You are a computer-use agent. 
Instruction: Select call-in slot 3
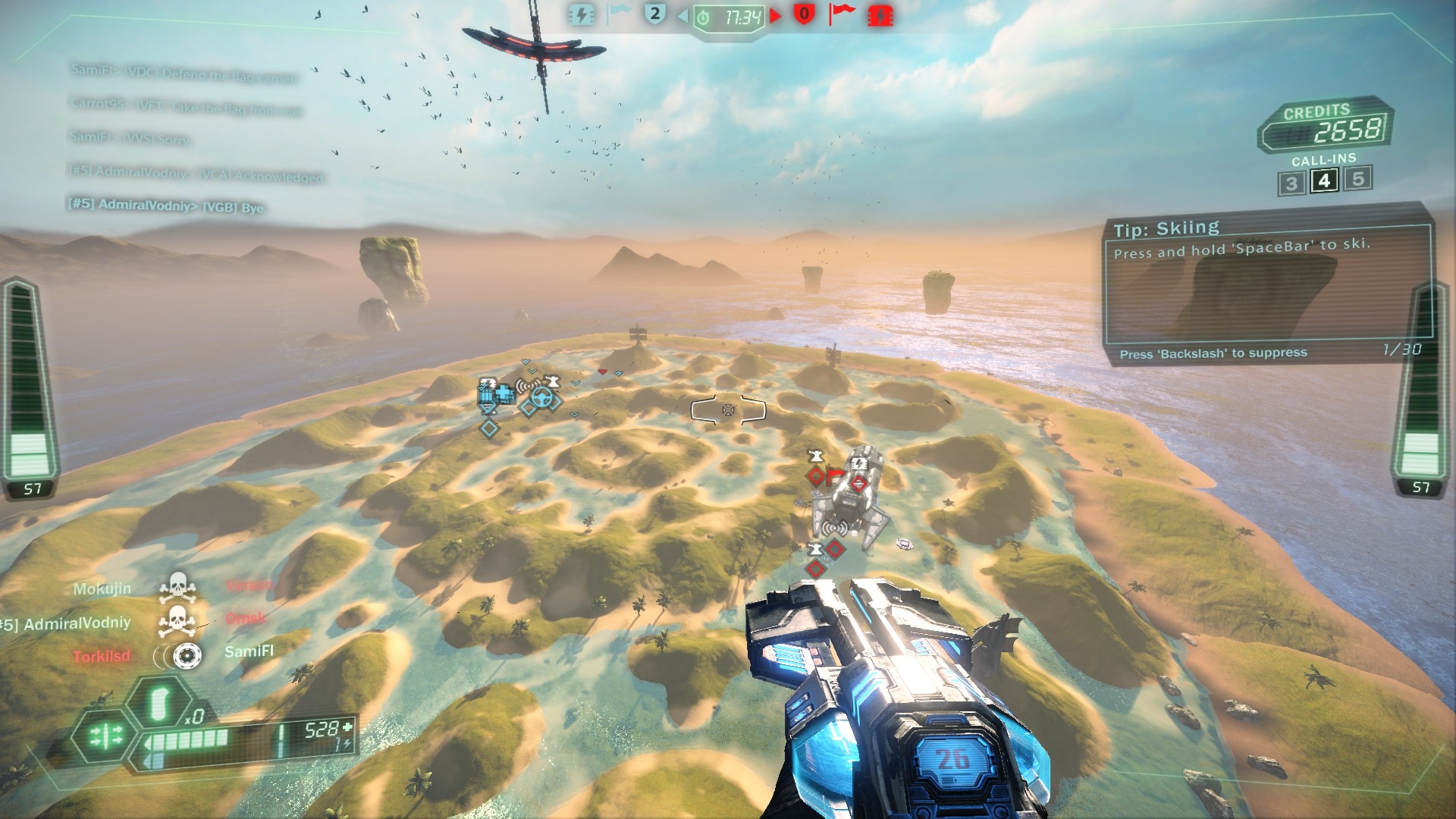[x=1291, y=184]
